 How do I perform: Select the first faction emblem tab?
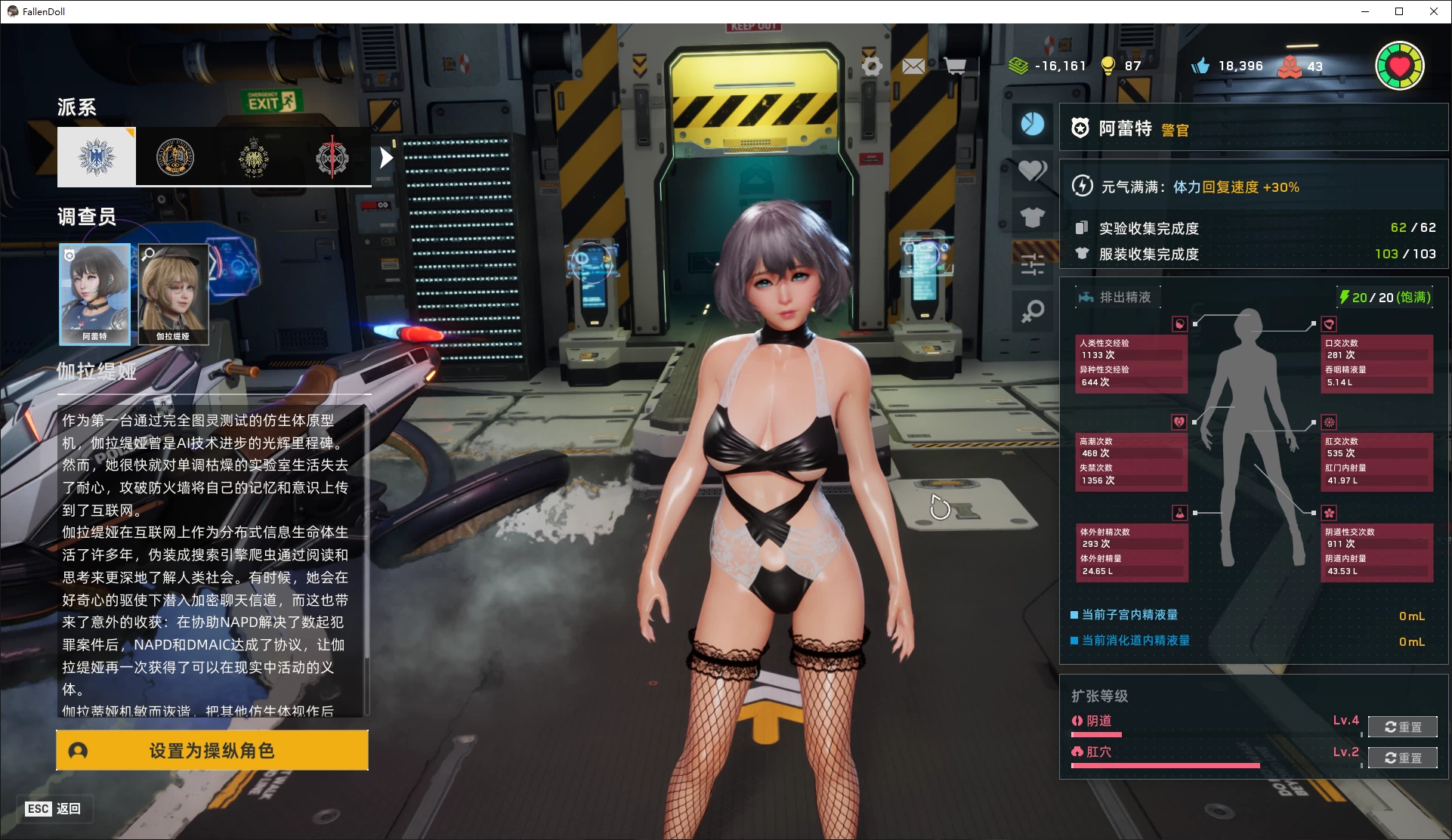coord(97,157)
